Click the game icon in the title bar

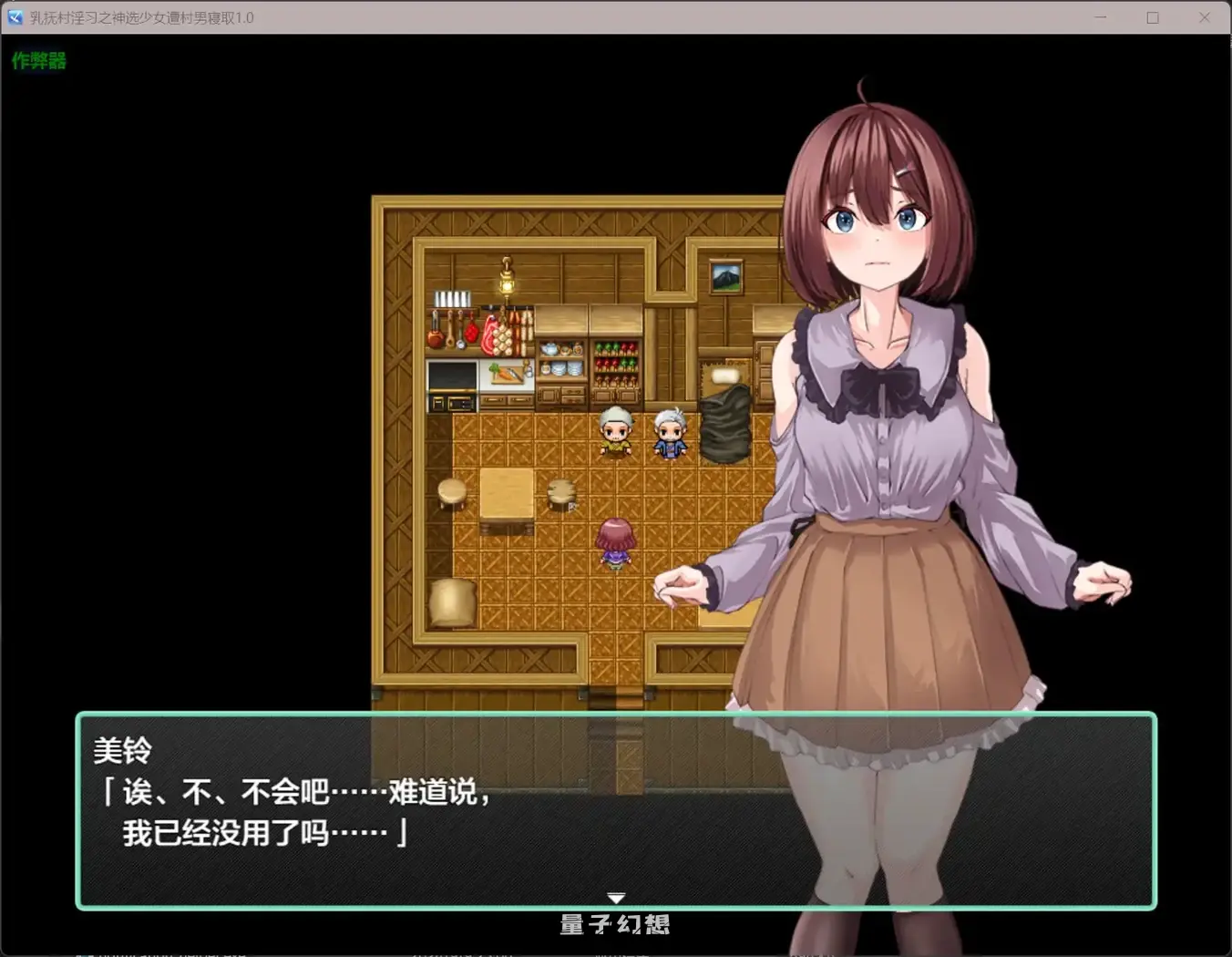point(14,16)
